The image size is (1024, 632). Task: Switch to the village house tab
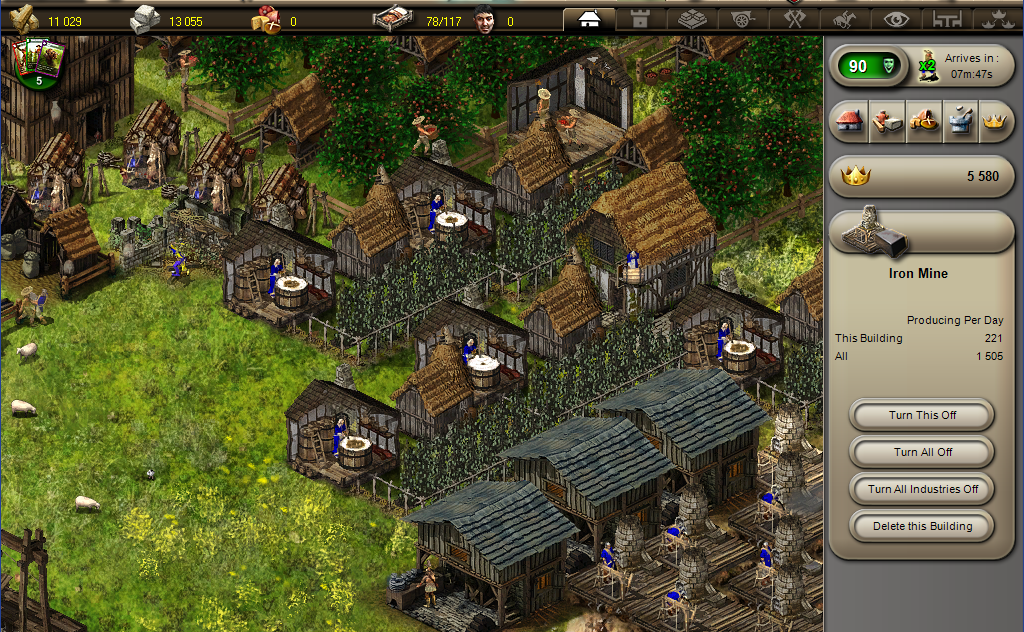(589, 19)
